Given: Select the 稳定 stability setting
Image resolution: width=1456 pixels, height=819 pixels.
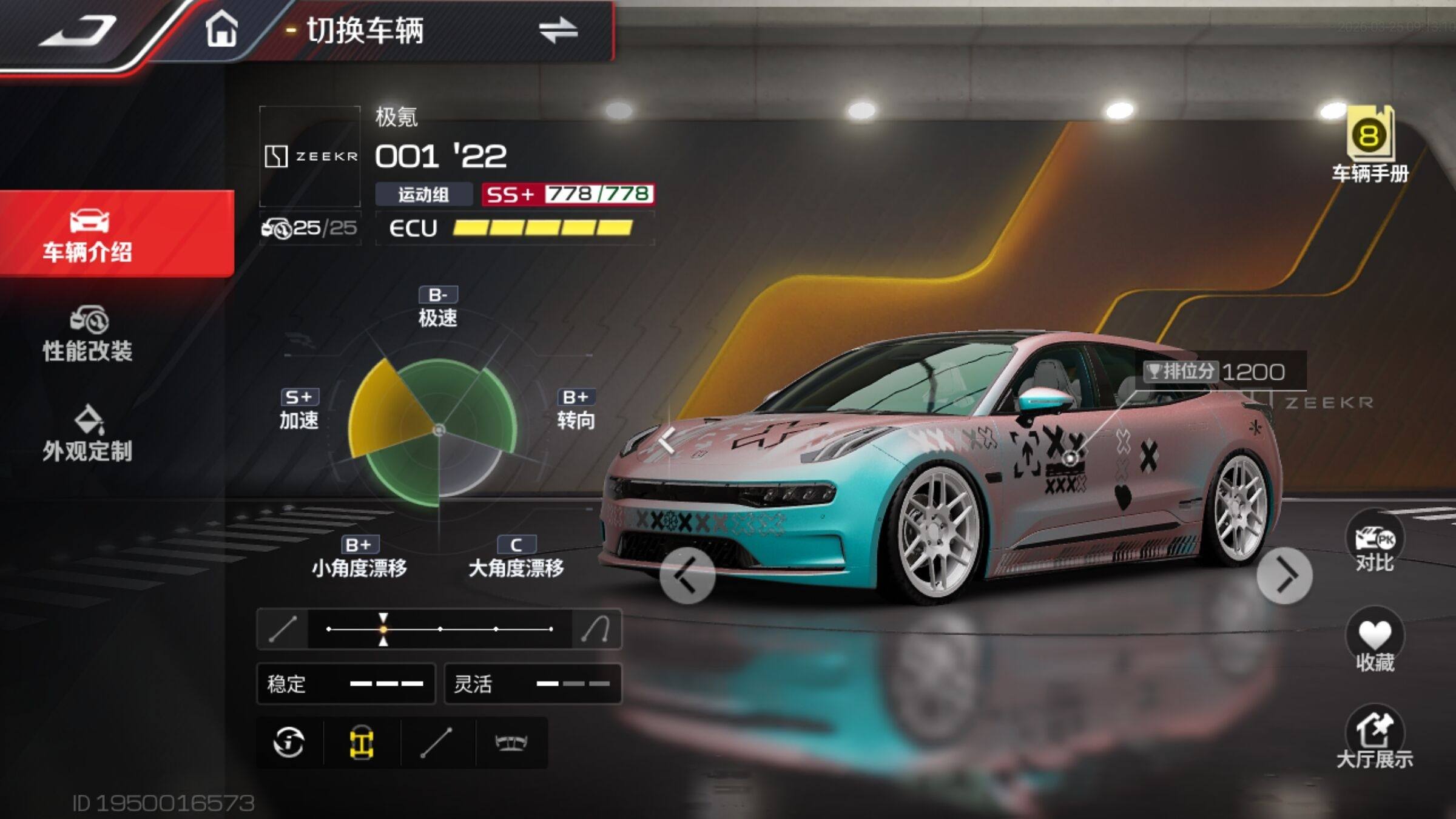Looking at the screenshot, I should point(346,684).
